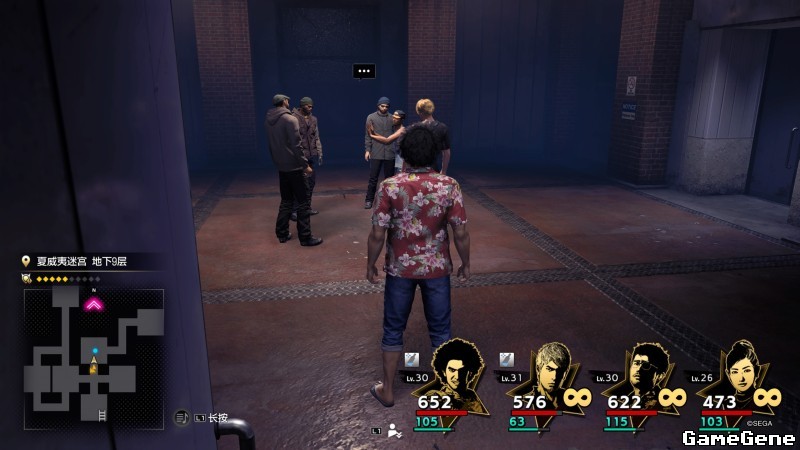
Task: Click the blue dot marker on minimap
Action: (x=95, y=351)
